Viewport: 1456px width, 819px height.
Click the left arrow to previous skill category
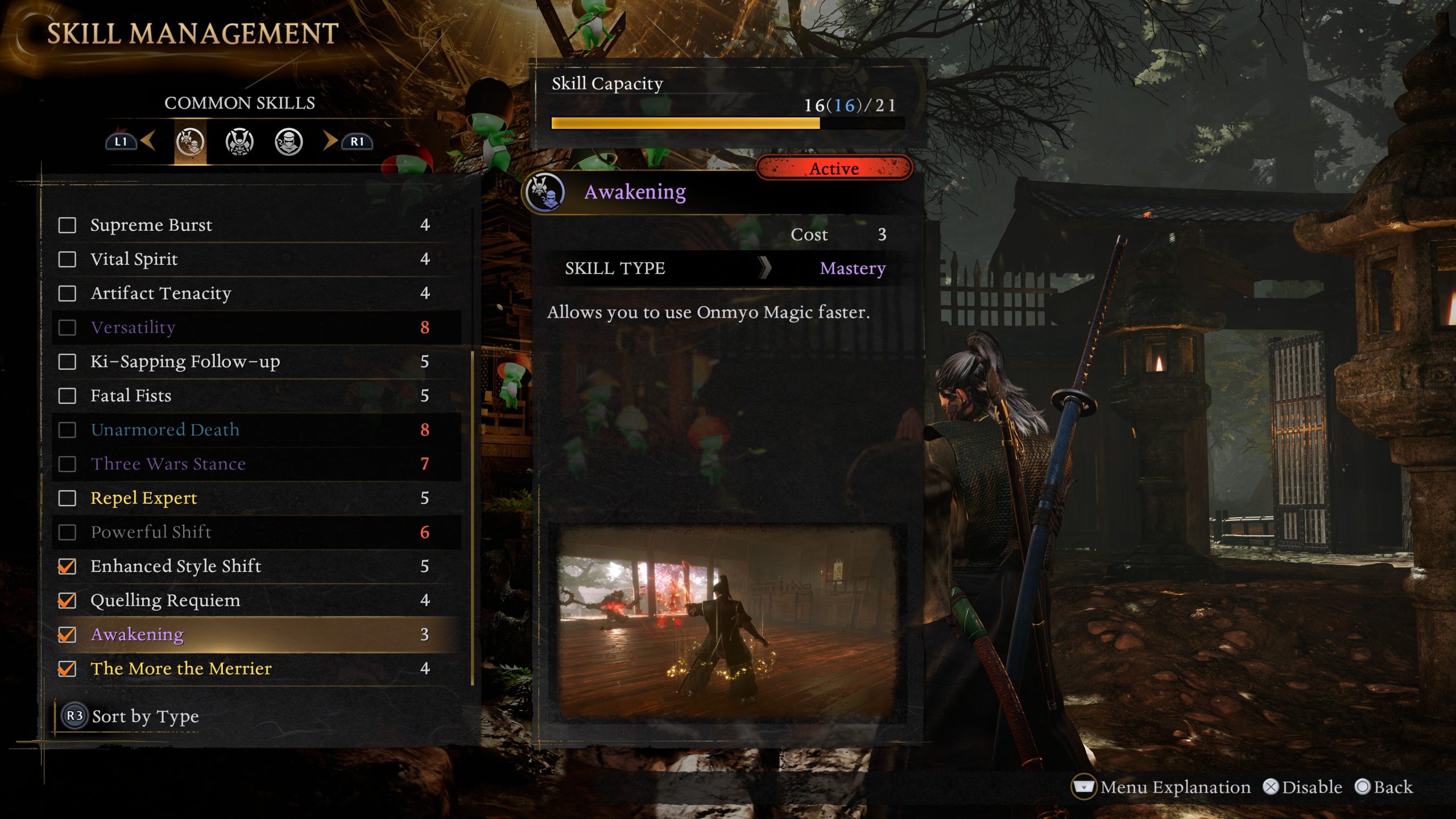click(151, 142)
